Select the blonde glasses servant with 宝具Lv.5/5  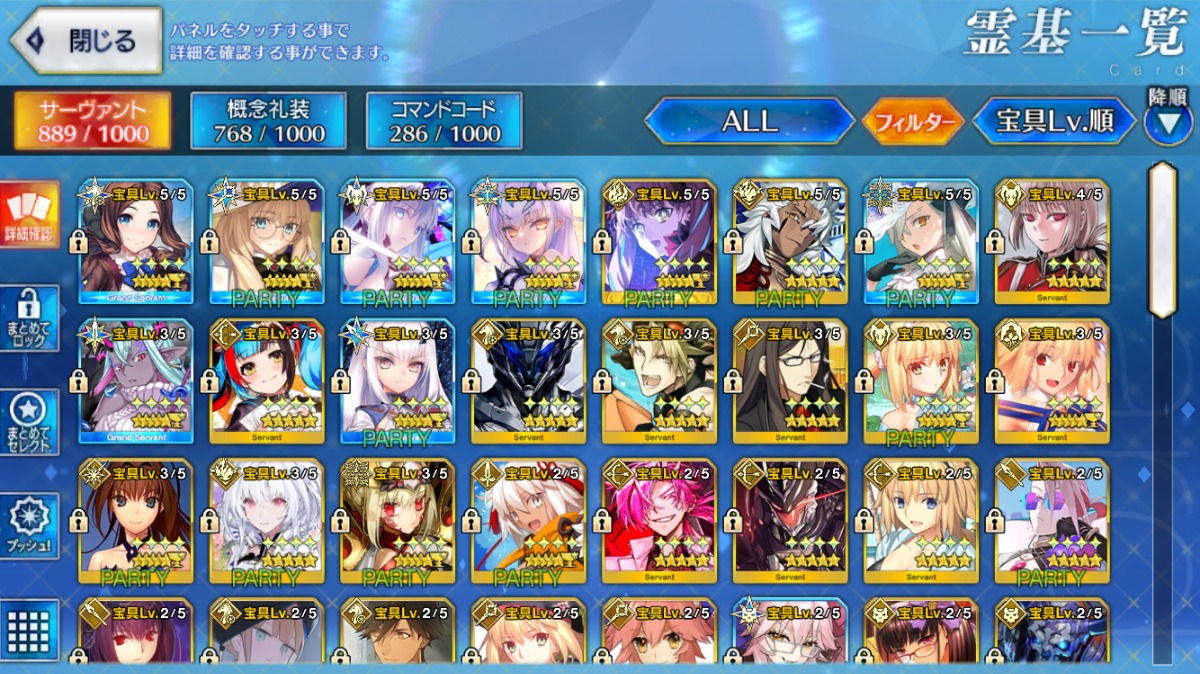pyautogui.click(x=266, y=242)
